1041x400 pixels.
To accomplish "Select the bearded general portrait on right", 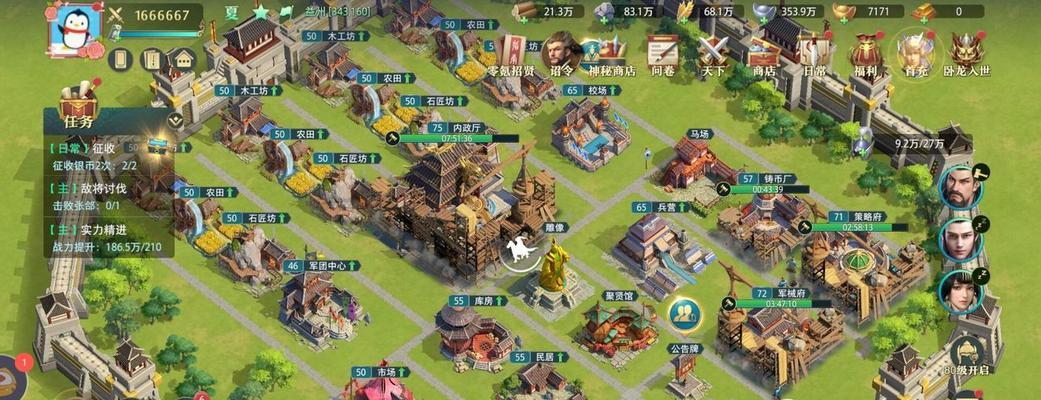I will click(x=958, y=186).
